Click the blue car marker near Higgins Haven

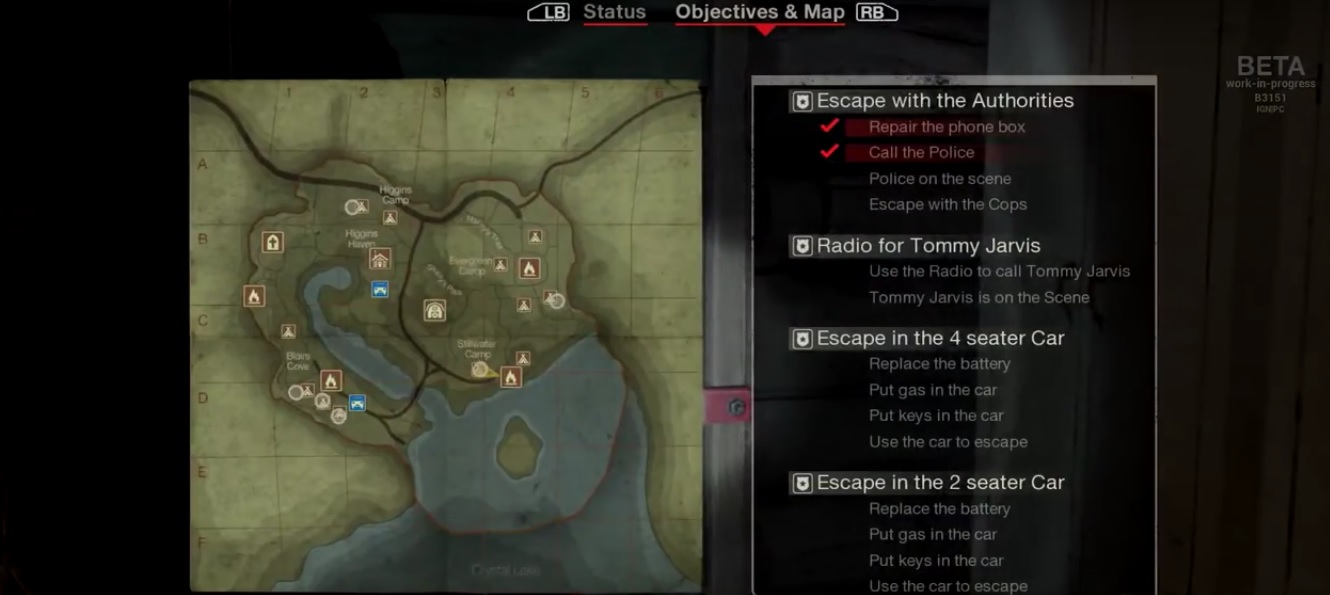pos(380,289)
